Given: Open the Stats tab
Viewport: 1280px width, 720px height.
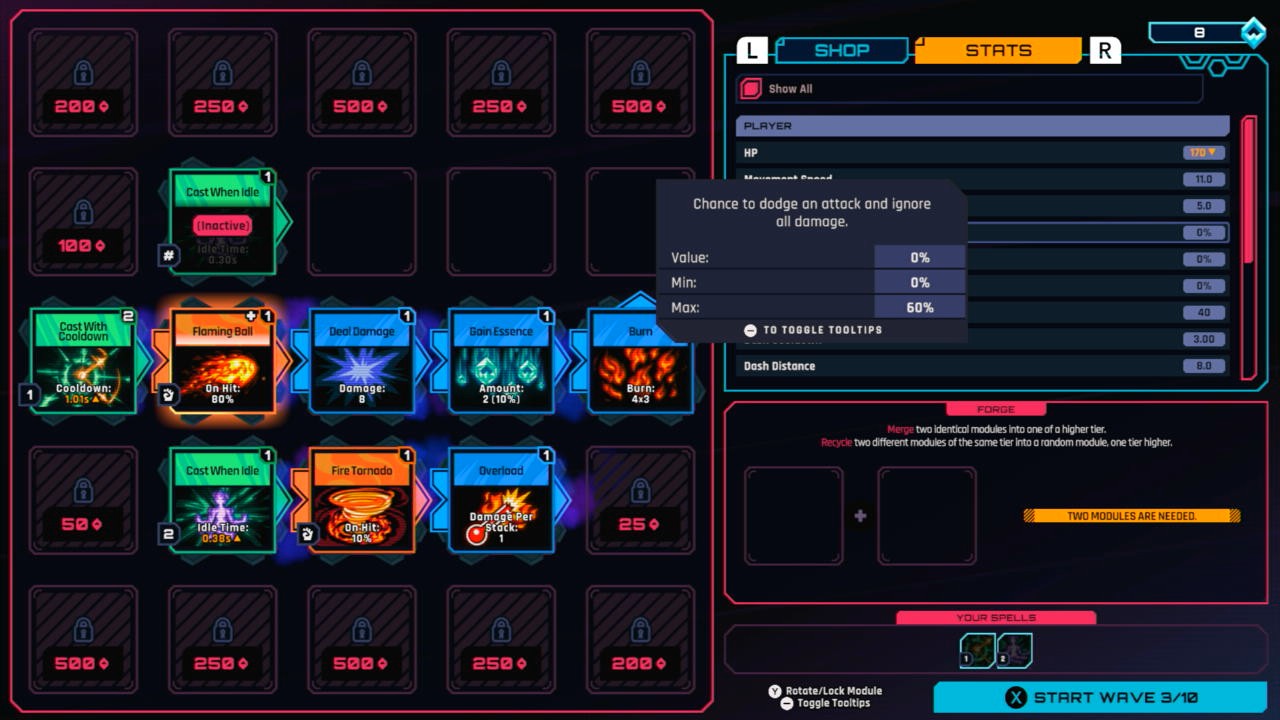Looking at the screenshot, I should click(x=996, y=50).
